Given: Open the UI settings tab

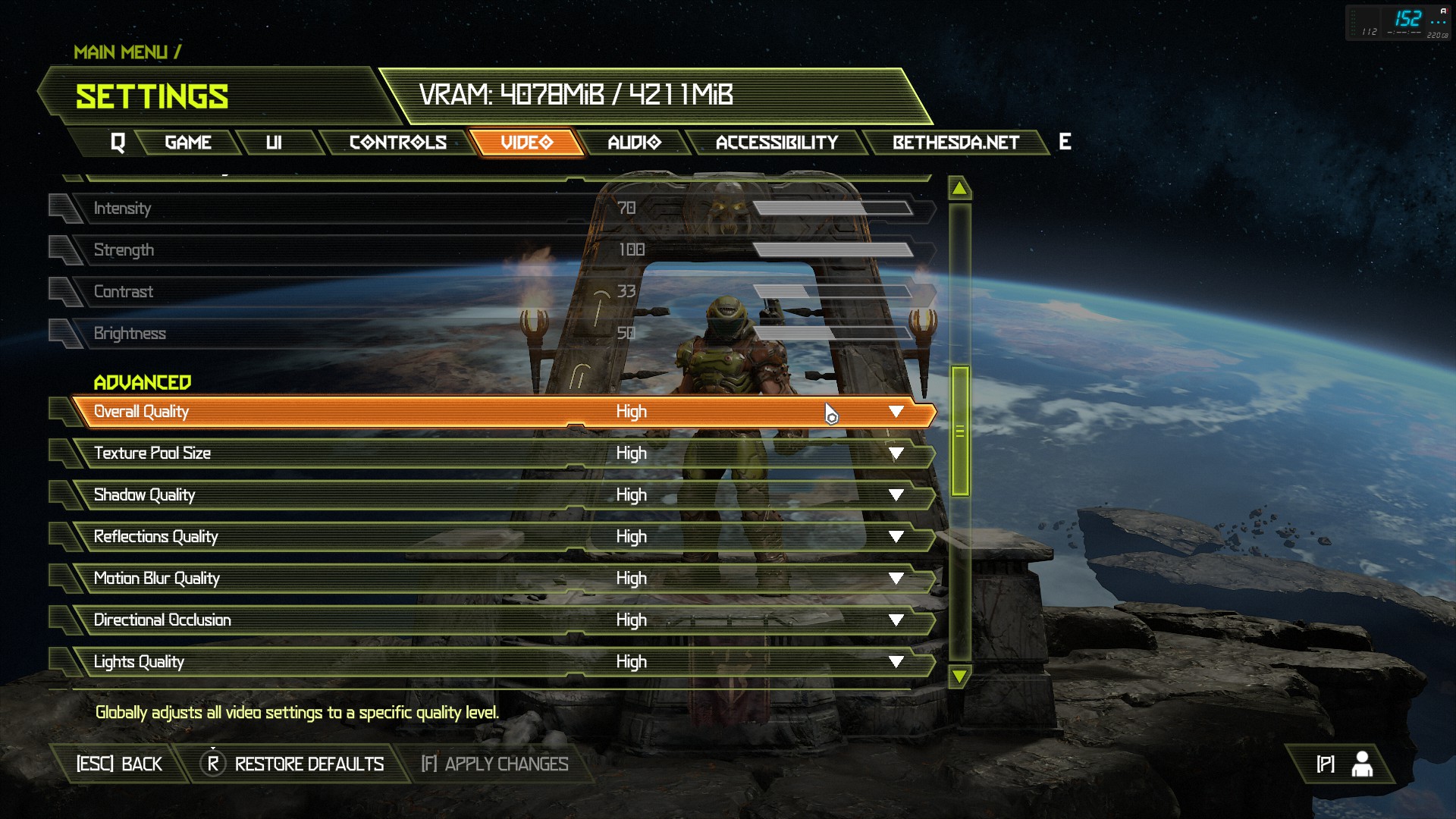Looking at the screenshot, I should 274,143.
